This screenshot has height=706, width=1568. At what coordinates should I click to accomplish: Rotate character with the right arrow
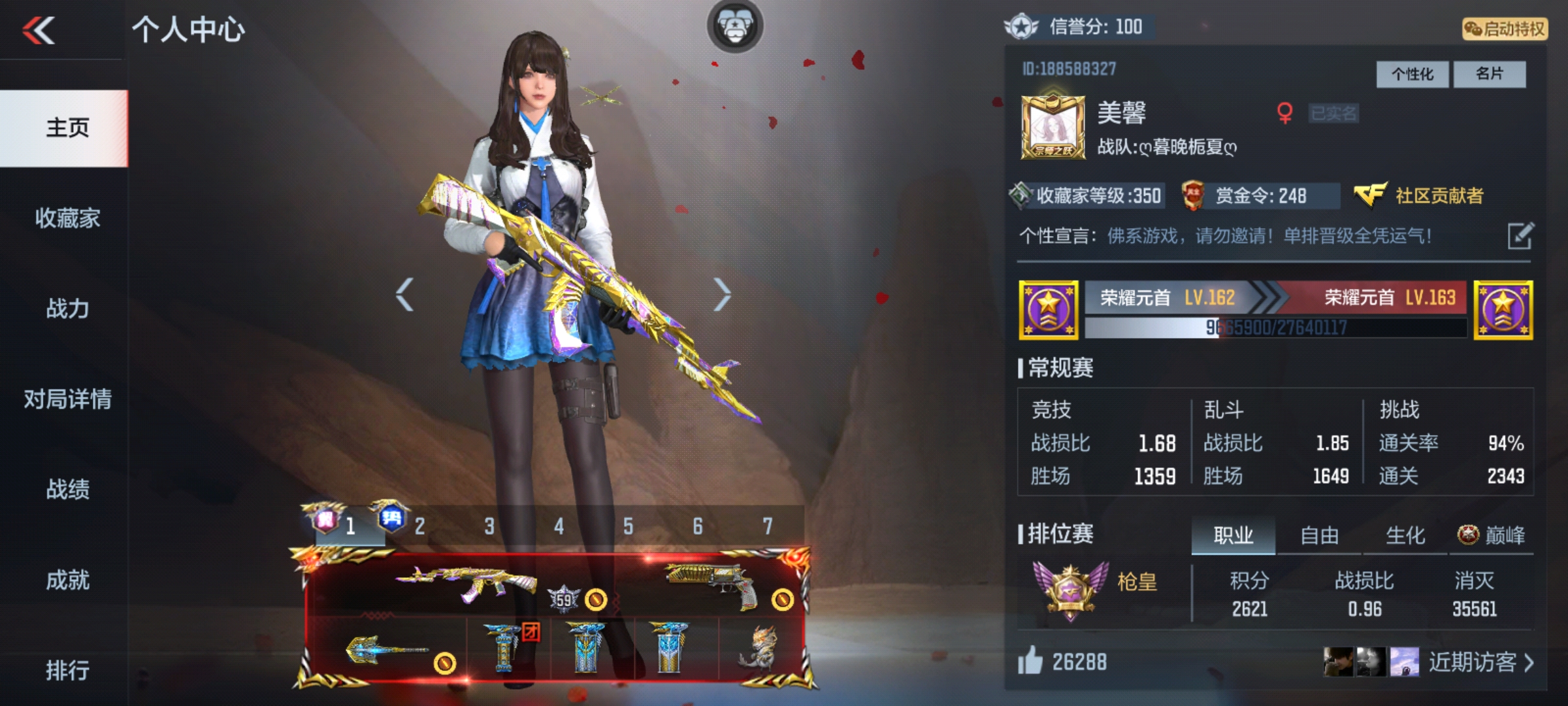click(721, 295)
